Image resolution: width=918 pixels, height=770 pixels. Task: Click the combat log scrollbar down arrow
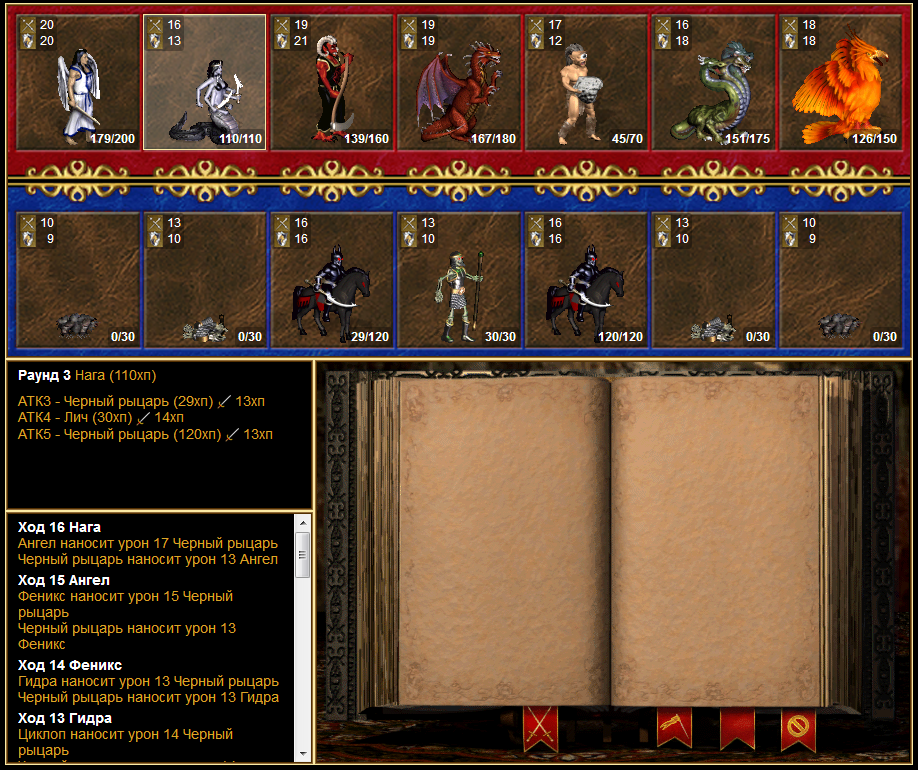(x=302, y=753)
